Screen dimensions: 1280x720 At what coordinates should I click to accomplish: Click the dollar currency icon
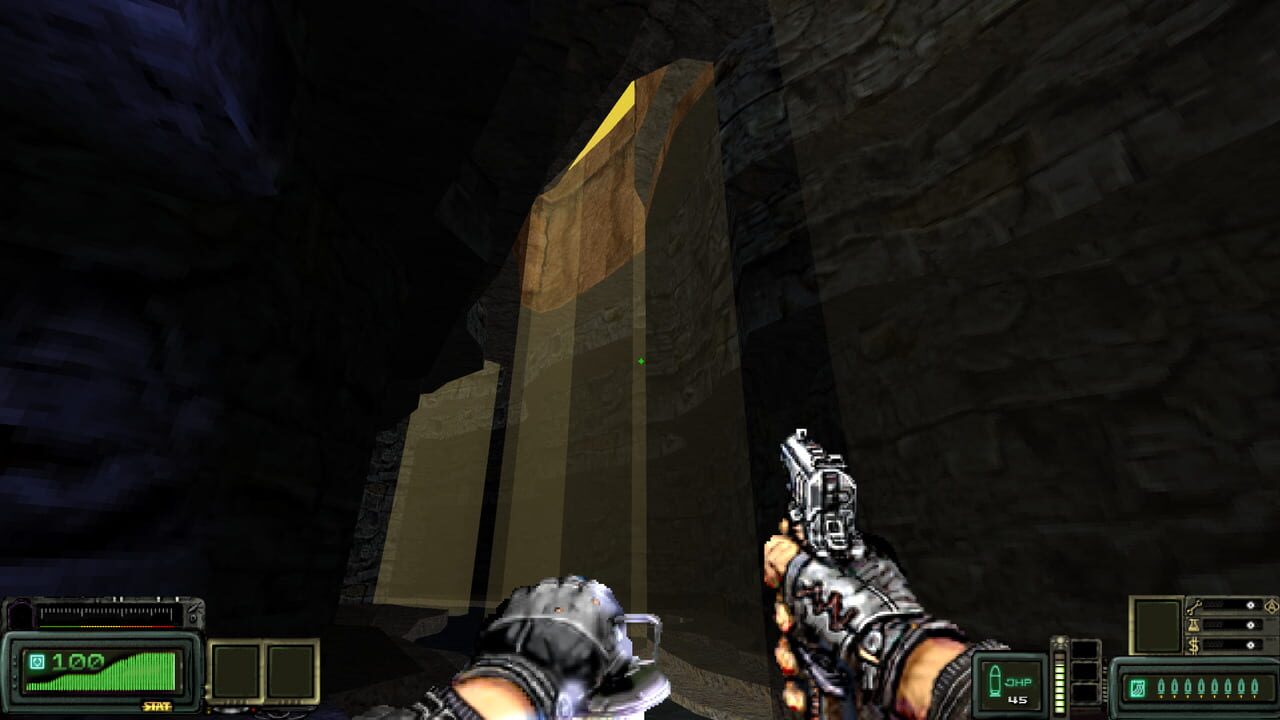[x=1193, y=644]
